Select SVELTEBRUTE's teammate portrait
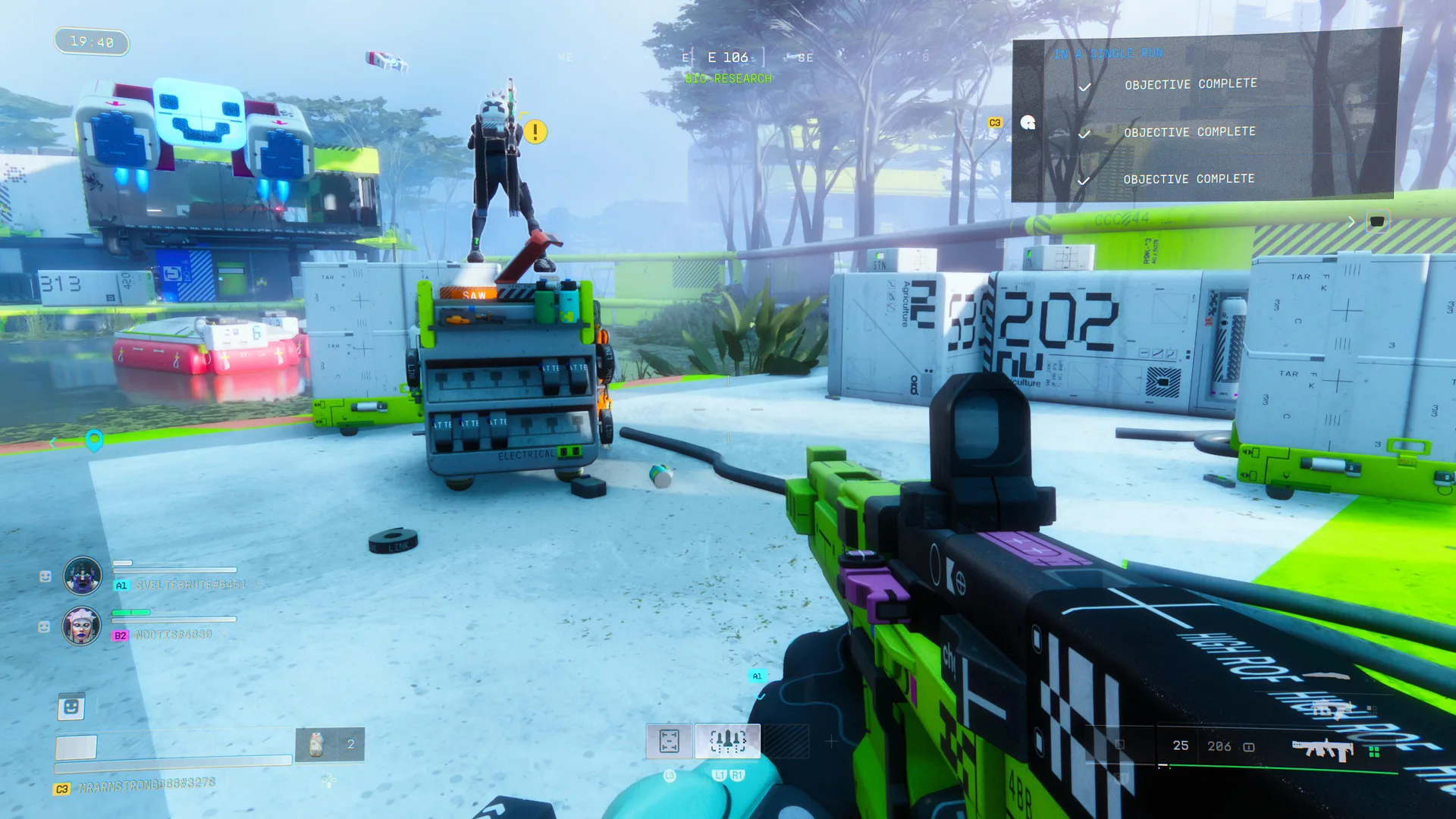The image size is (1456, 819). tap(83, 576)
